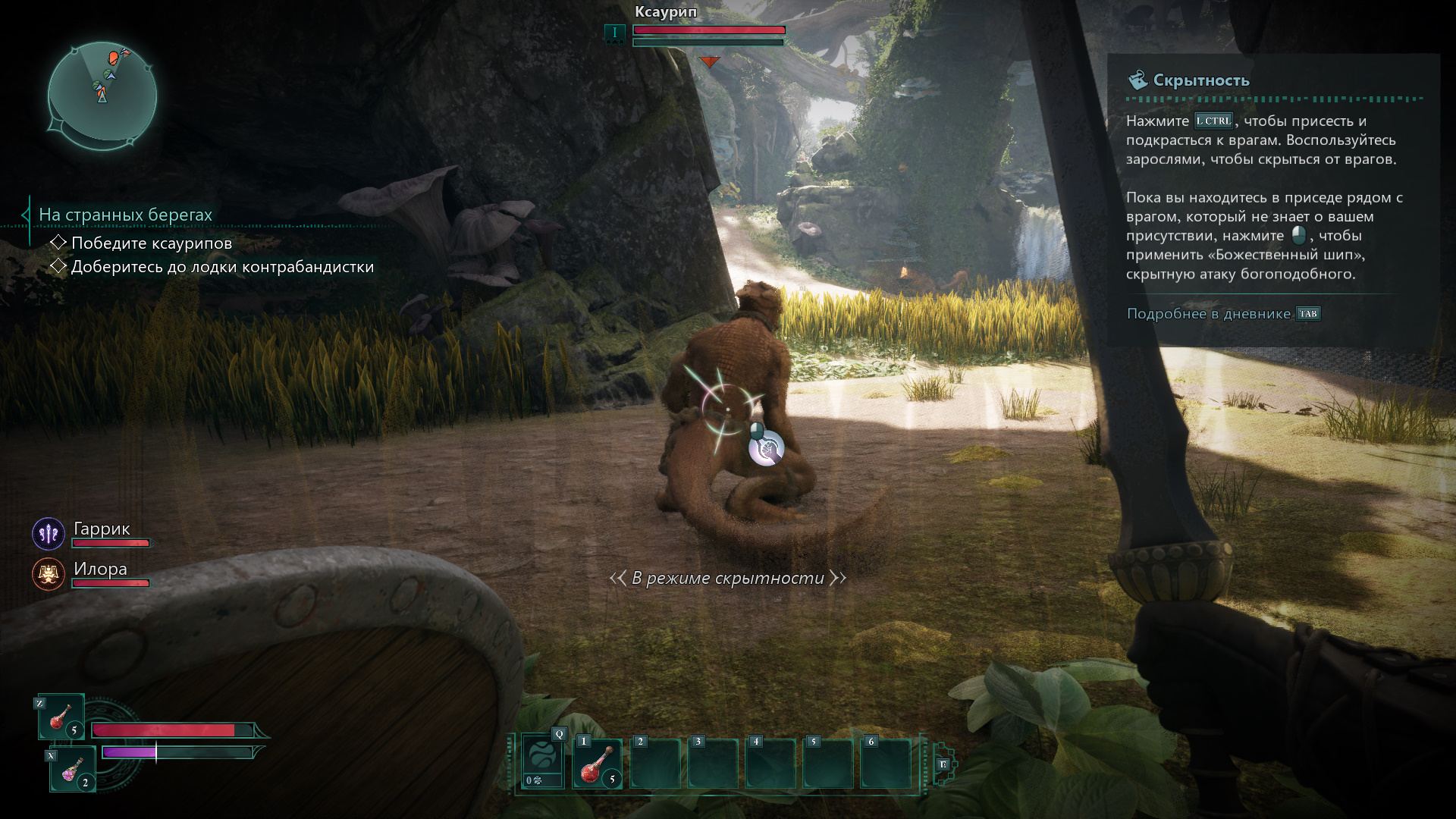Click the hotbar switch button right of slot 6
This screenshot has height=819, width=1456.
(x=943, y=764)
